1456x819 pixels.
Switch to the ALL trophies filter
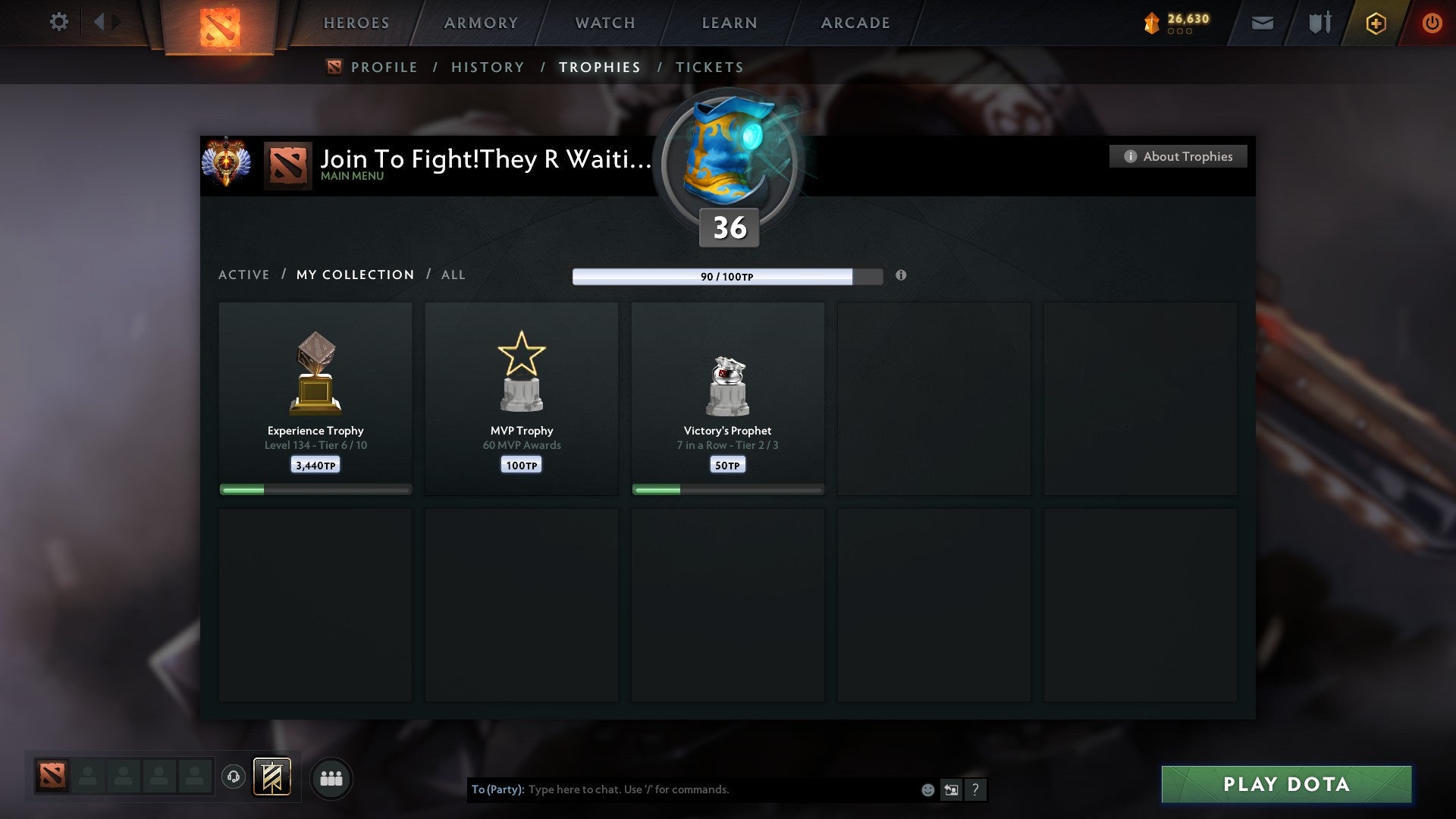[453, 275]
